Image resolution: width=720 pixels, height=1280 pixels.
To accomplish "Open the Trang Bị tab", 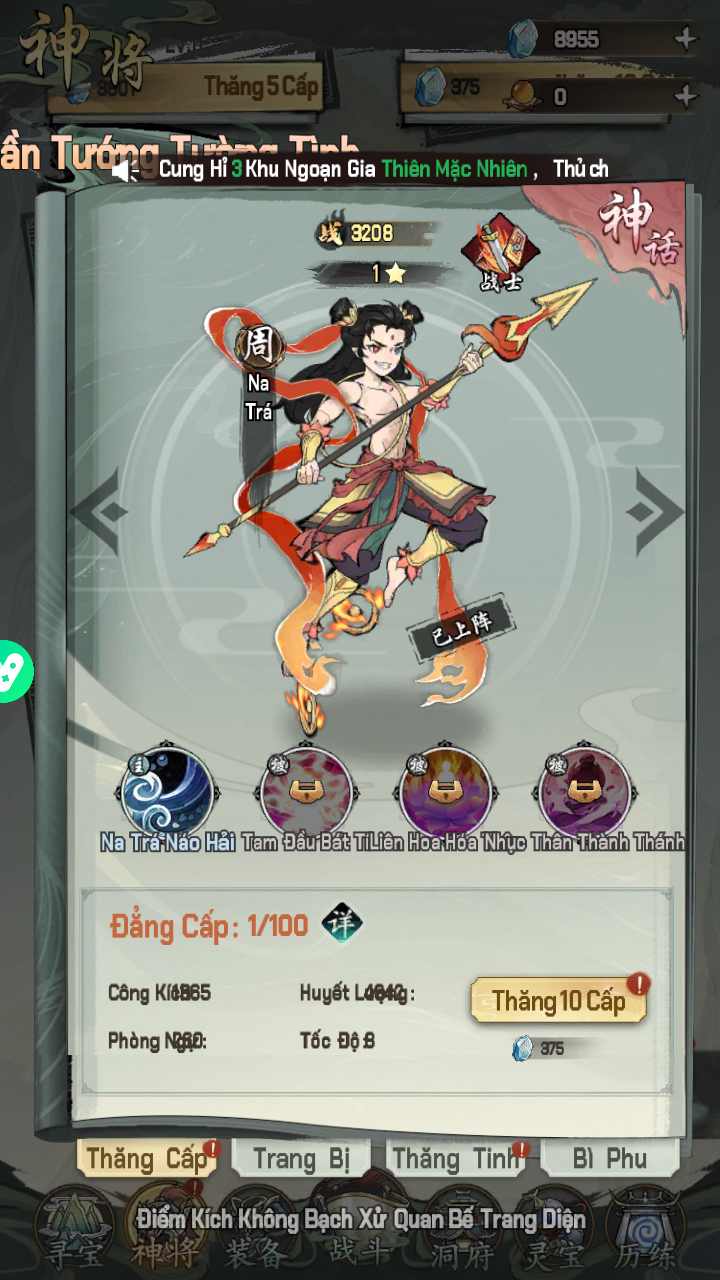I will [x=301, y=1159].
